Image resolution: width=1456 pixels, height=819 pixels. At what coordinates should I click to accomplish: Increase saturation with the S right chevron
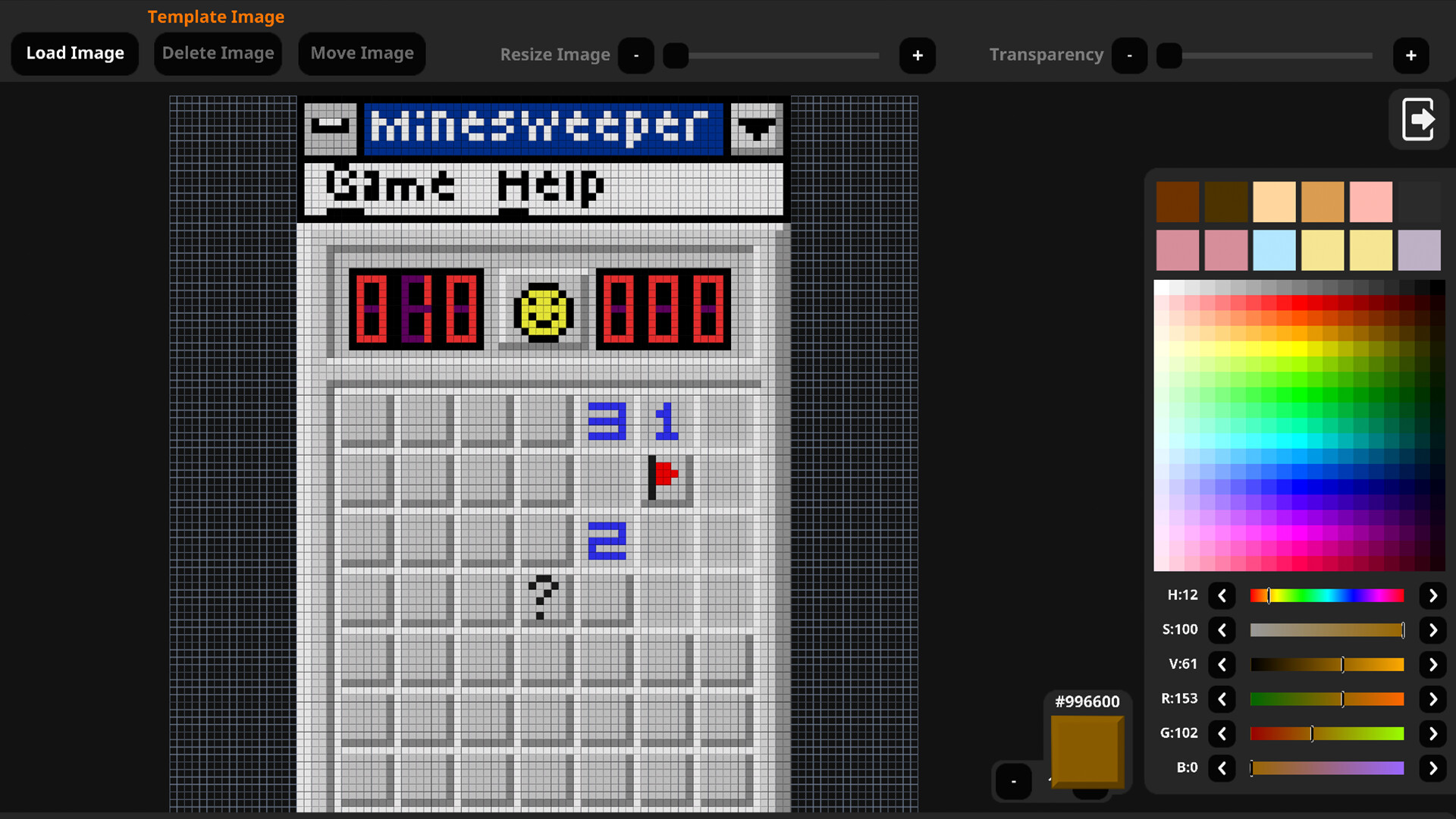click(x=1432, y=629)
